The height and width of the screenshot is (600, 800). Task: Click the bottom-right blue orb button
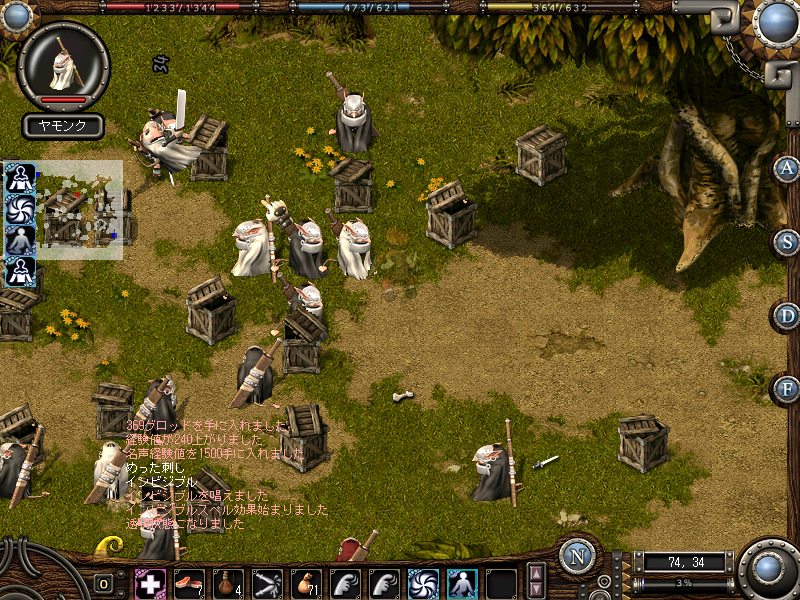769,569
